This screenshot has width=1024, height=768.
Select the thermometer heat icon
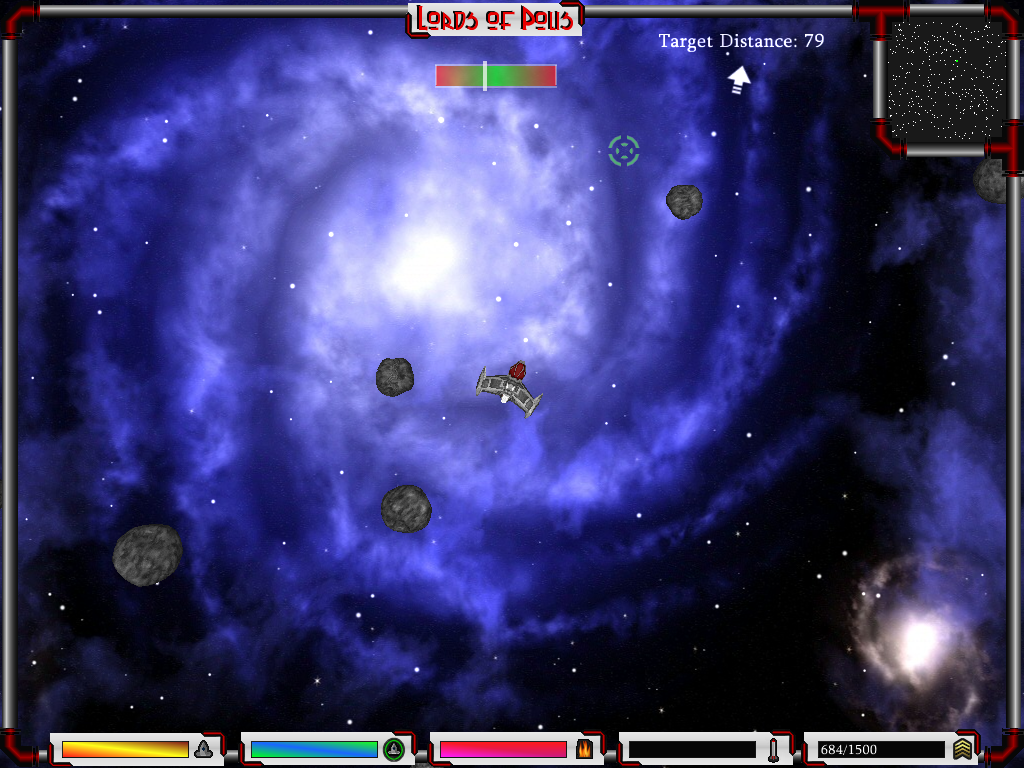tap(773, 749)
